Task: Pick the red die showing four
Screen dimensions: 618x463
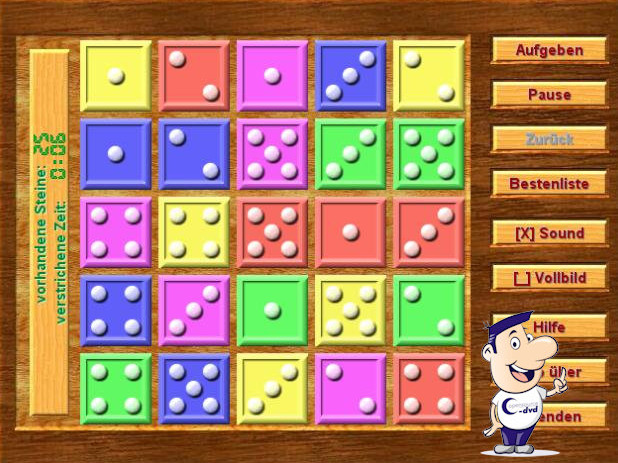Action: pyautogui.click(x=428, y=388)
